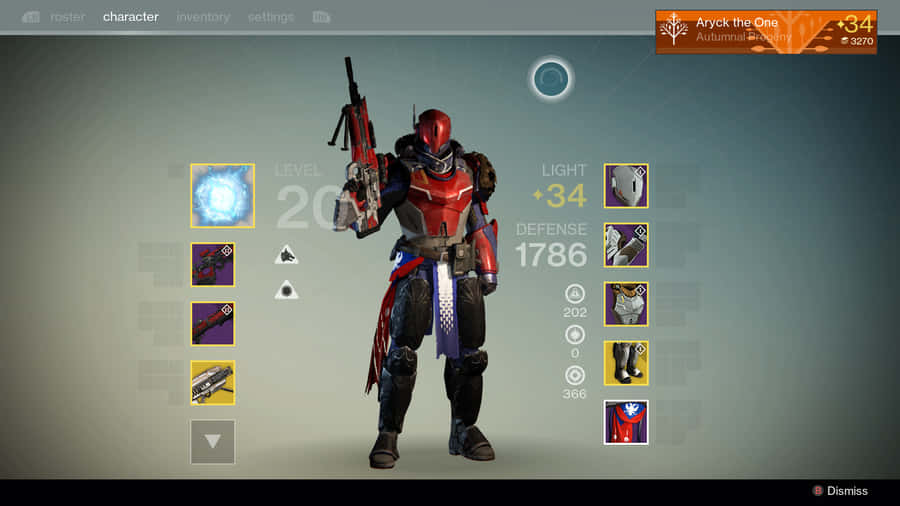
Task: Switch to the inventory tab
Action: coord(203,17)
